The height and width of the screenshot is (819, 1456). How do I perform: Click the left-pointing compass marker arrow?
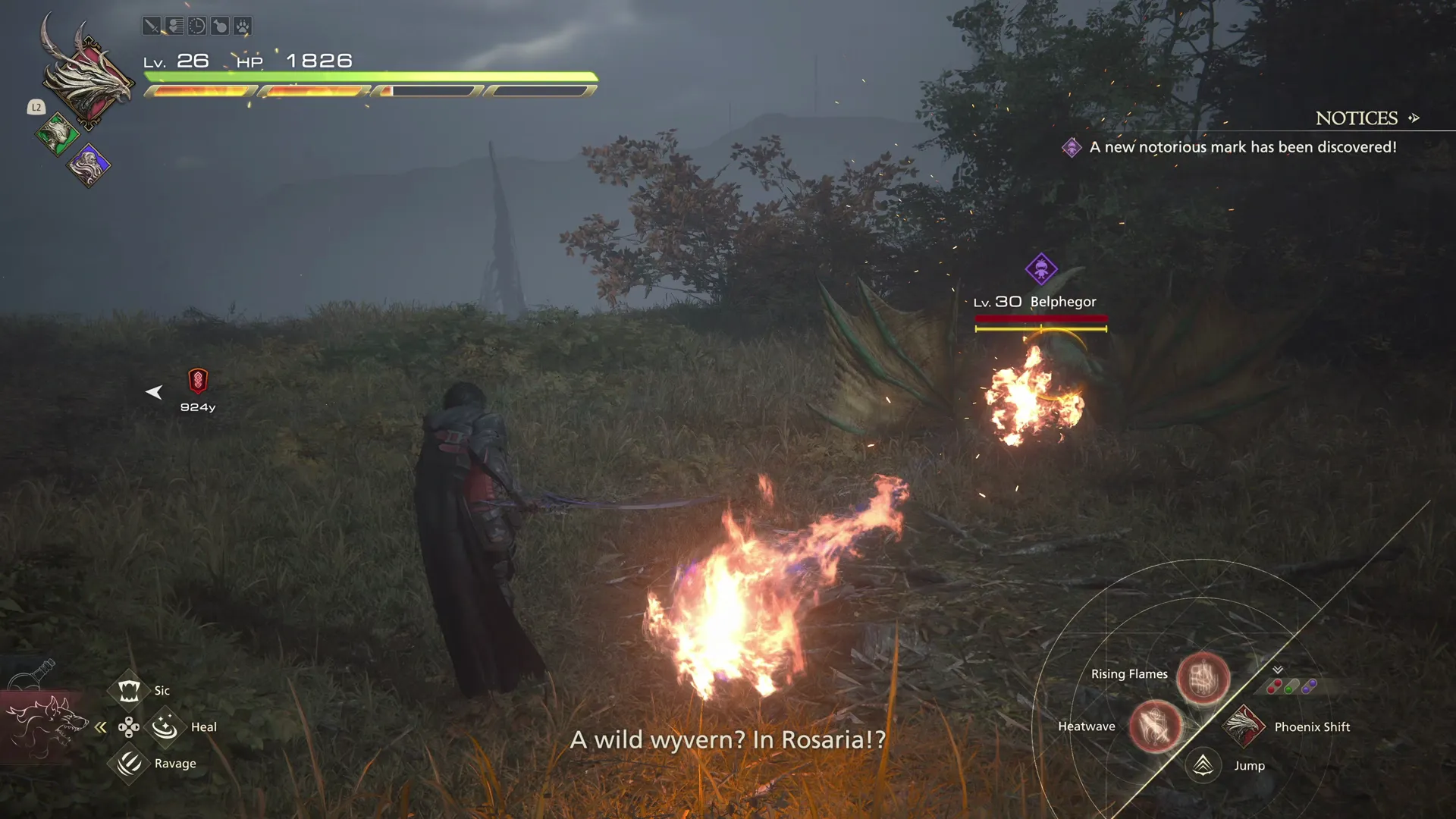(155, 392)
